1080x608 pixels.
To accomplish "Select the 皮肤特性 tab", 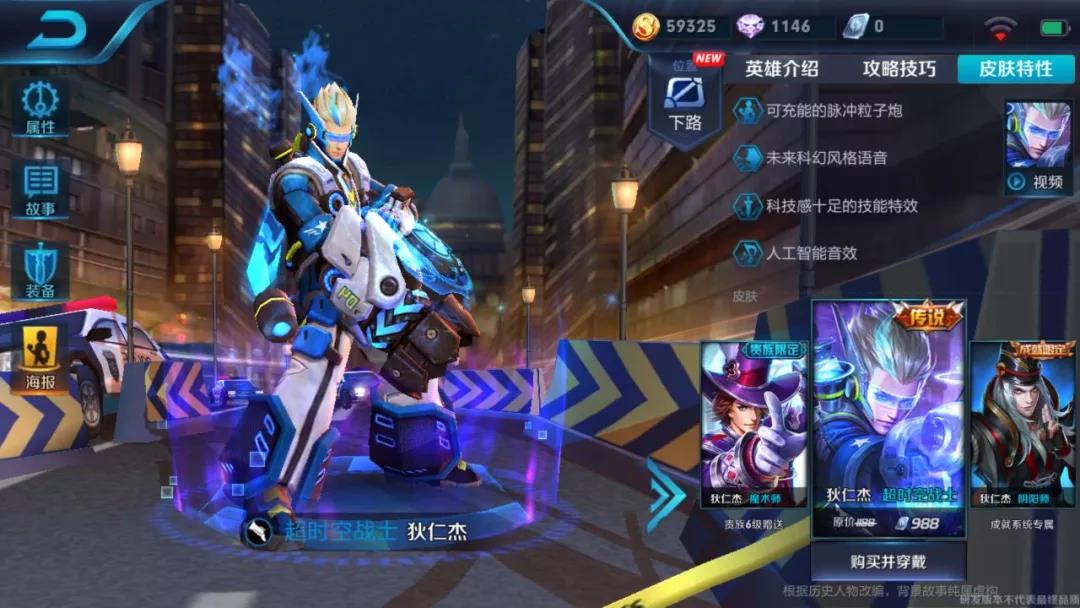I will (x=1015, y=68).
